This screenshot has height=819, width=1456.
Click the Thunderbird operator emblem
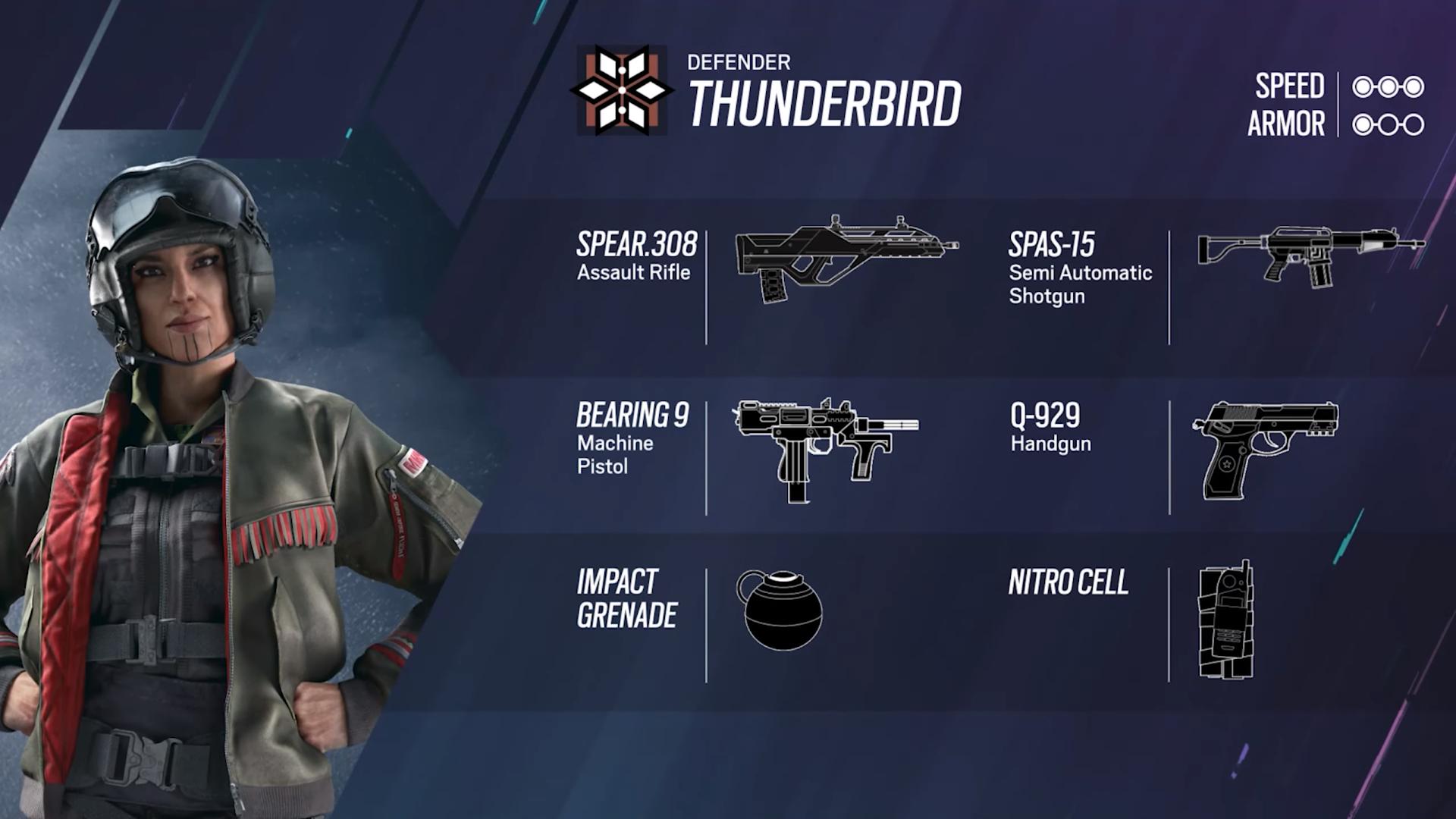pyautogui.click(x=622, y=90)
